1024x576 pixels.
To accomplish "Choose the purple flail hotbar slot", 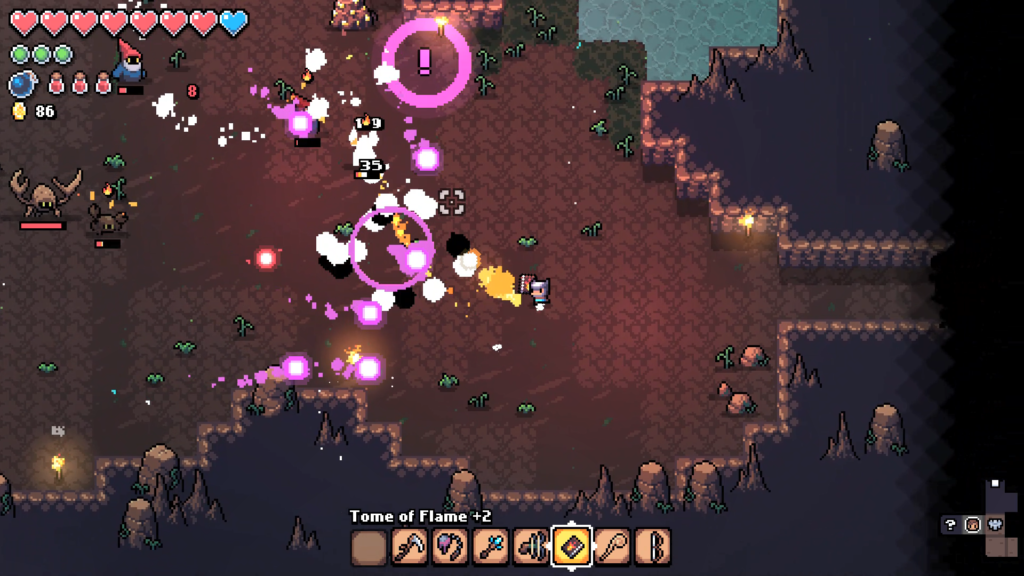I will tap(450, 547).
